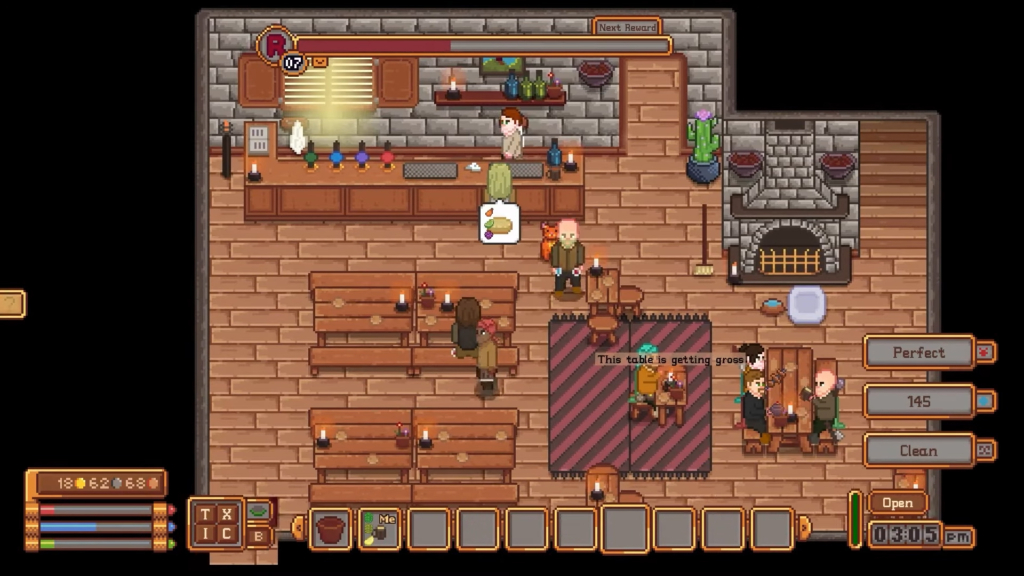Click the green bowl icon button
Screen dimensions: 1024x576
(258, 511)
